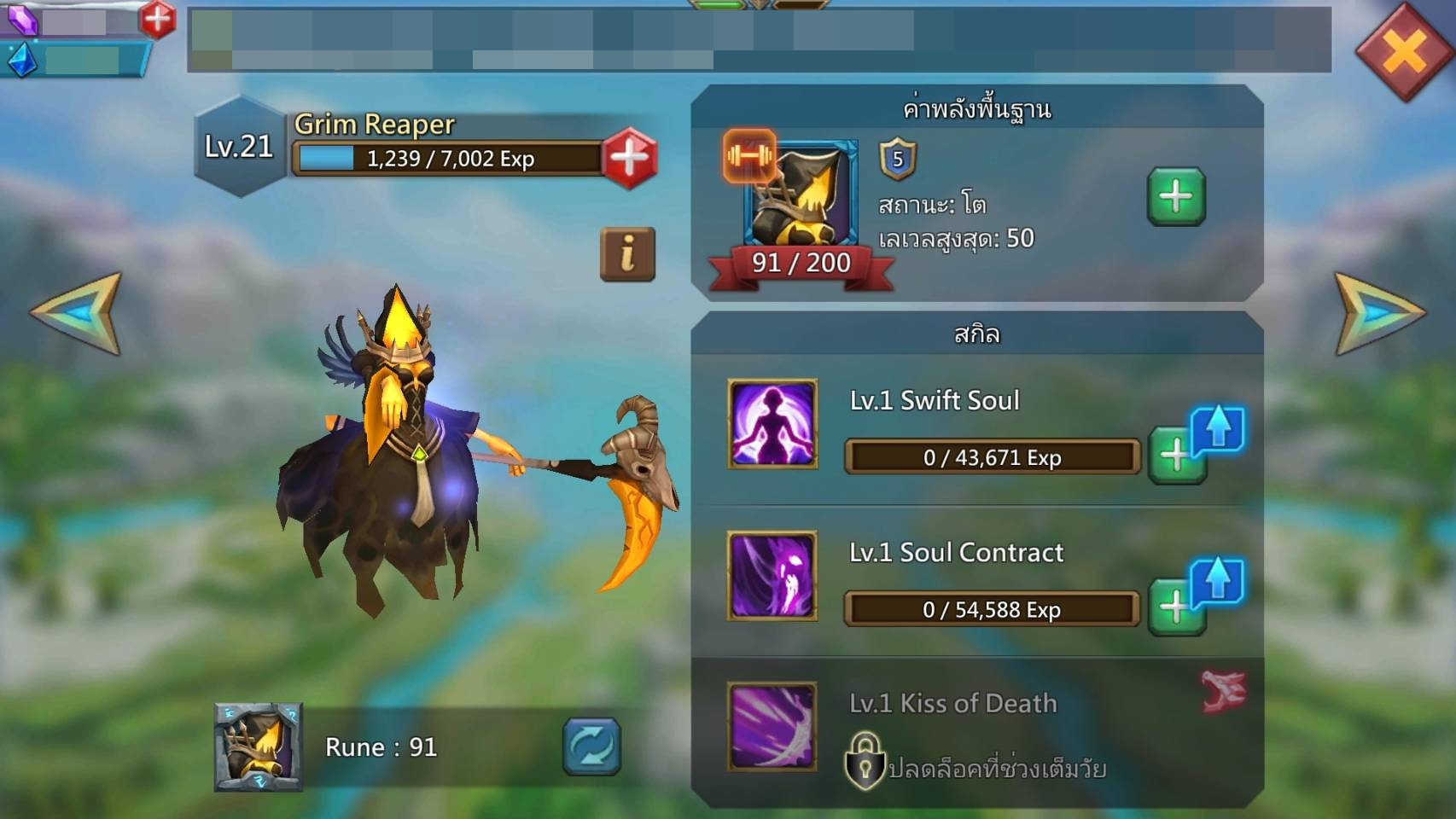1456x819 pixels.
Task: Upgrade Soul Contract with green plus
Action: click(x=1175, y=607)
